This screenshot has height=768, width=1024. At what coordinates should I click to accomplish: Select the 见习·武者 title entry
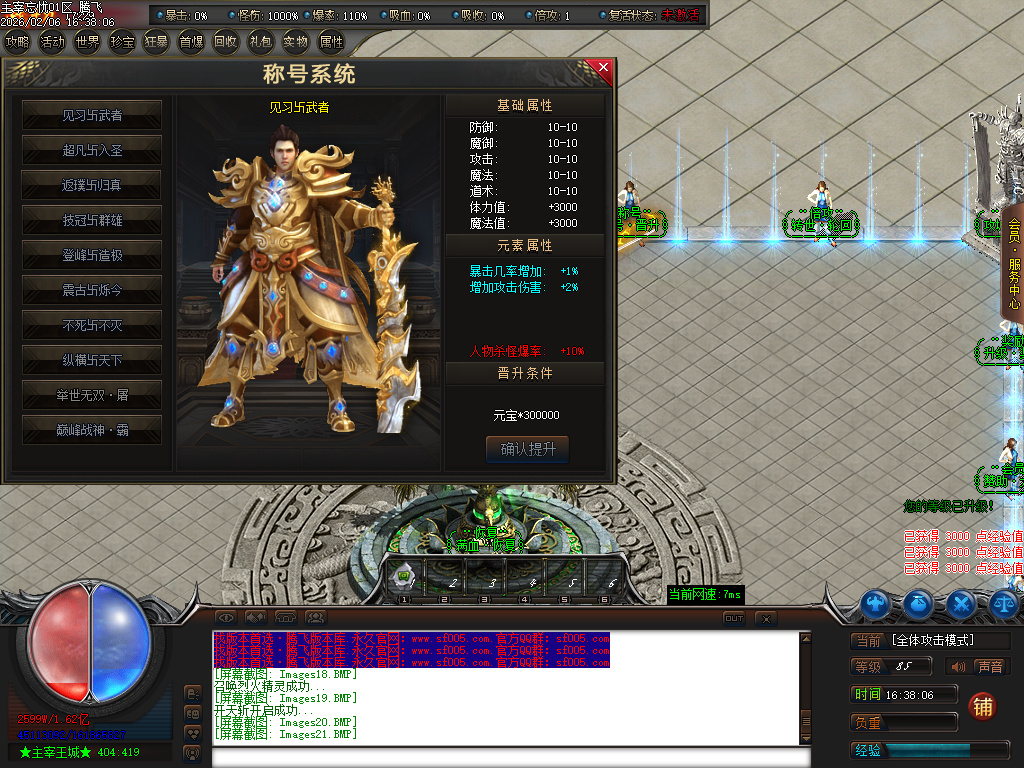coord(92,115)
